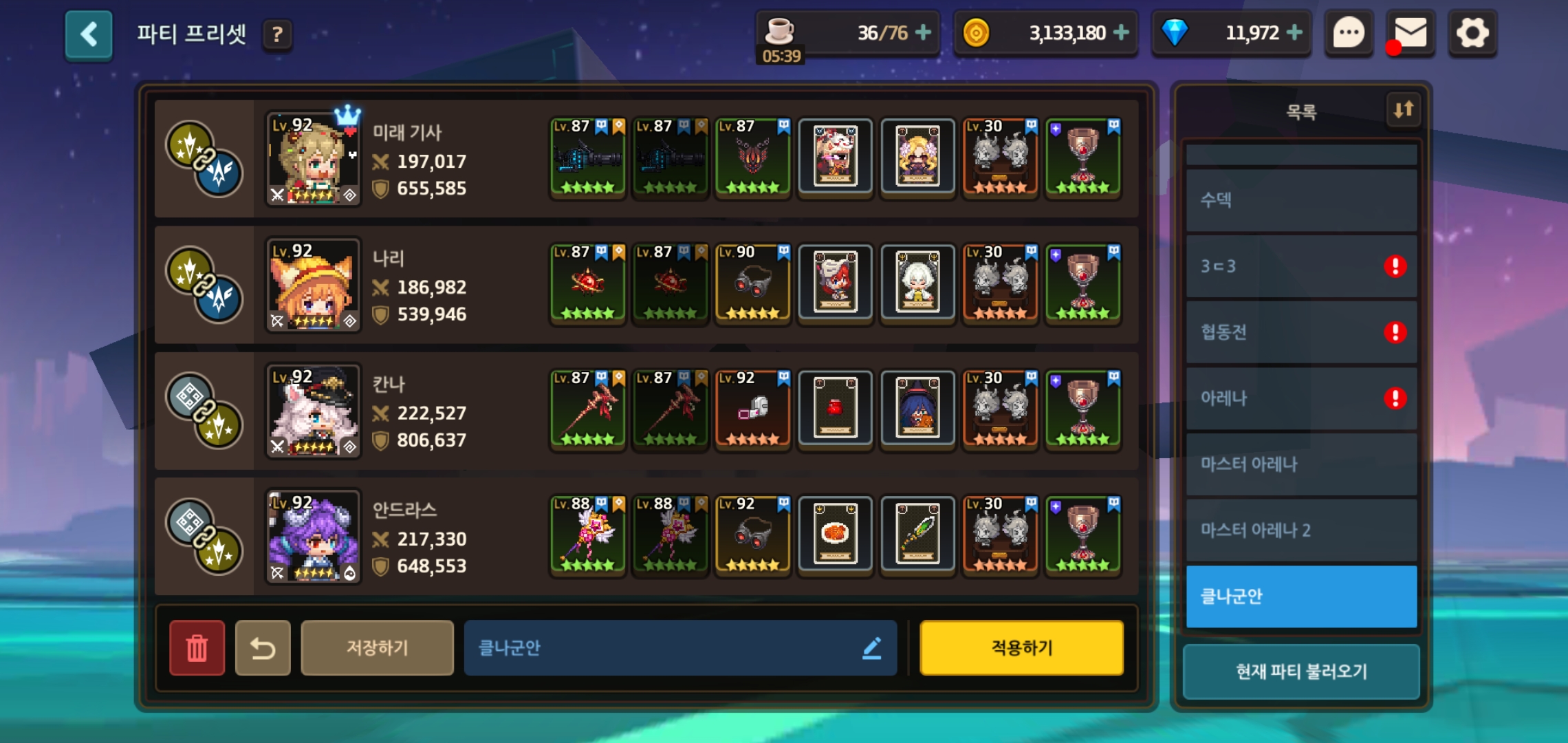Add more coffee stamina

click(923, 32)
